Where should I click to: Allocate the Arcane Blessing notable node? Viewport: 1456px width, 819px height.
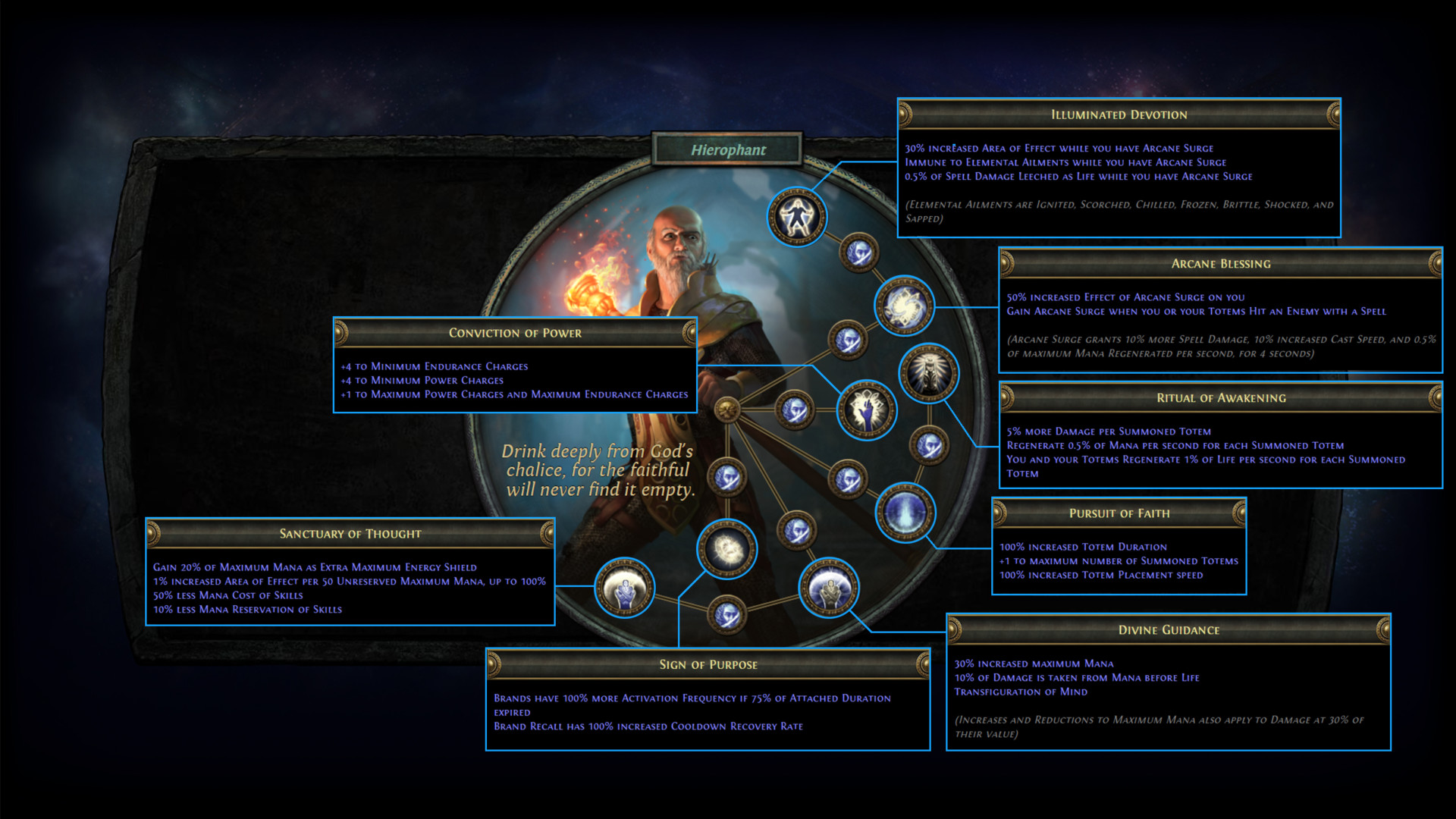point(903,306)
